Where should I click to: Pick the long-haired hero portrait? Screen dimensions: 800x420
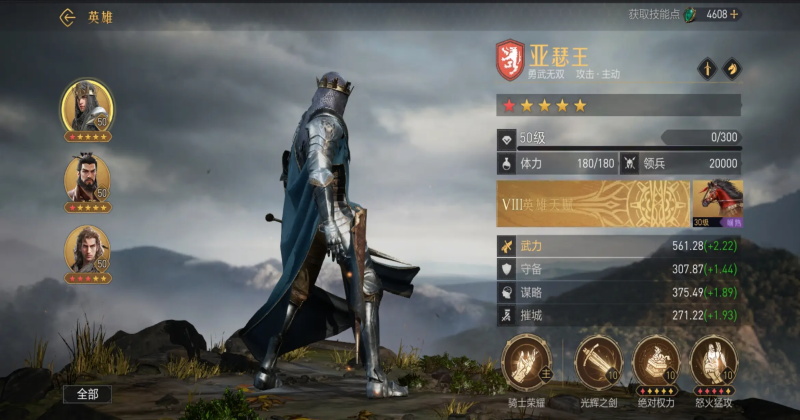point(87,250)
